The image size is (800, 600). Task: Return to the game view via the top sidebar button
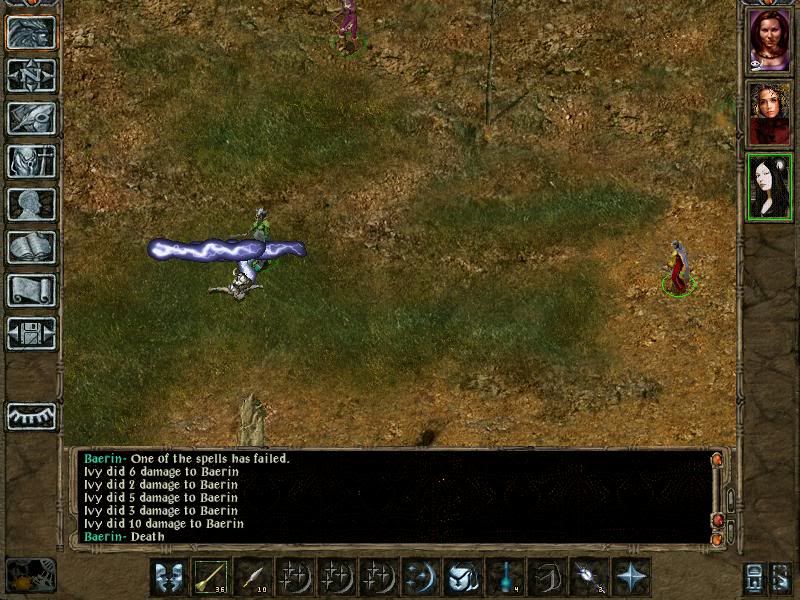point(31,33)
